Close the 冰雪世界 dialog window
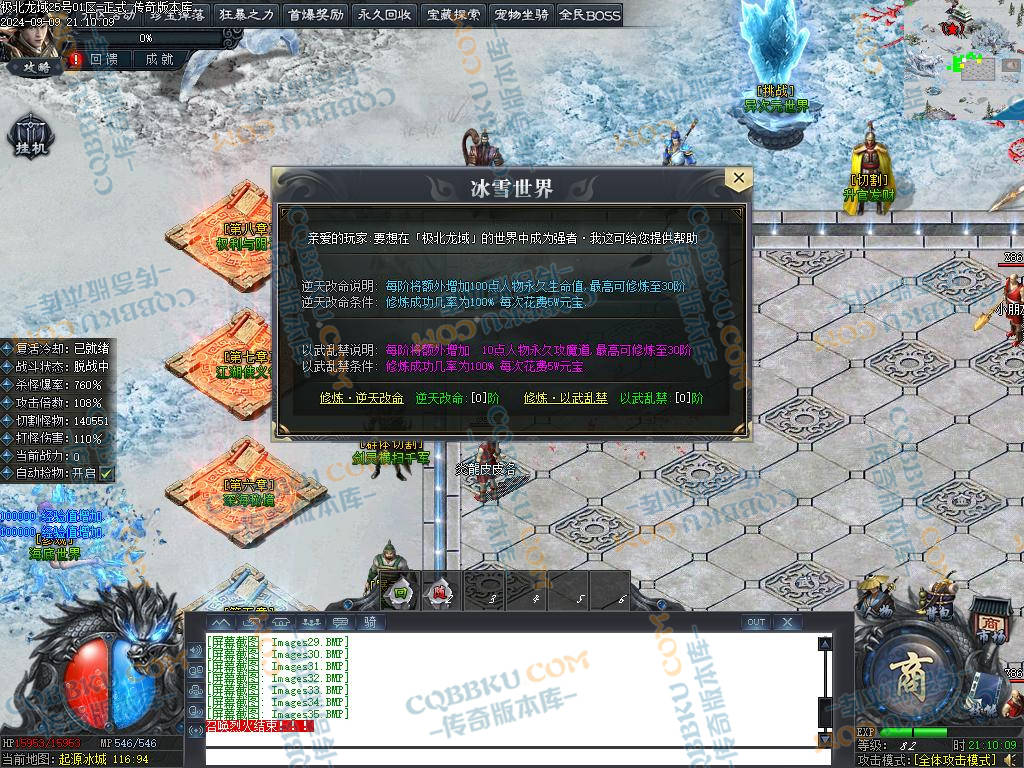Image resolution: width=1024 pixels, height=768 pixels. tap(738, 179)
